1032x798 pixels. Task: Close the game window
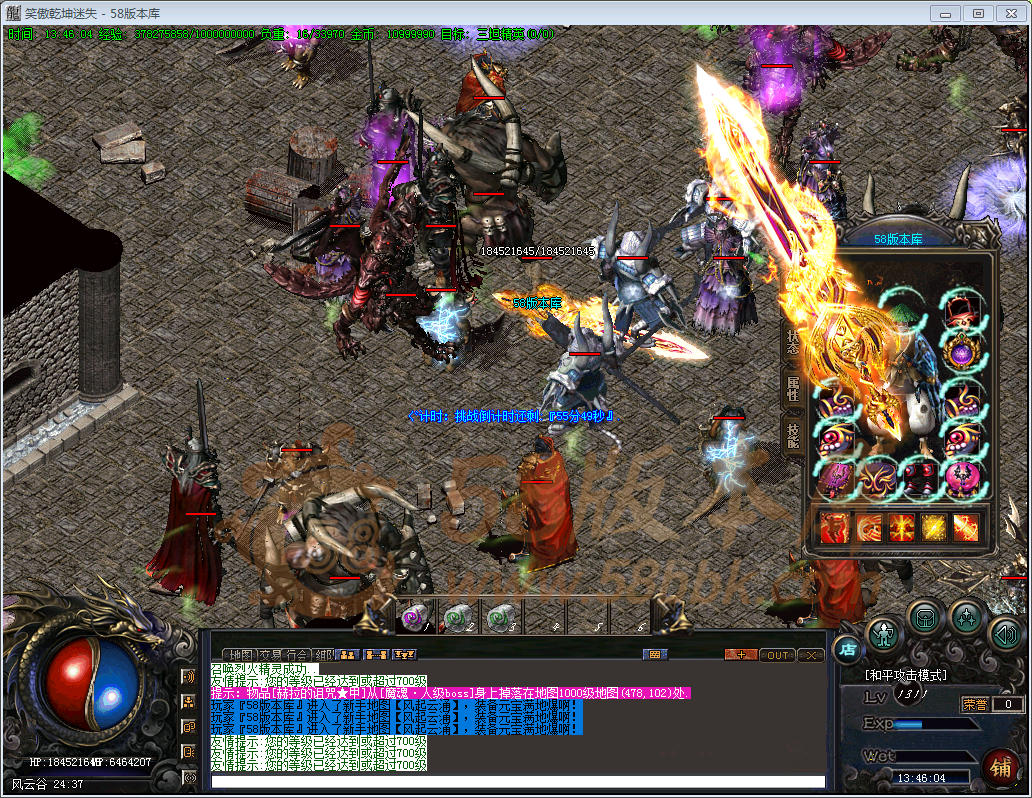[1011, 13]
